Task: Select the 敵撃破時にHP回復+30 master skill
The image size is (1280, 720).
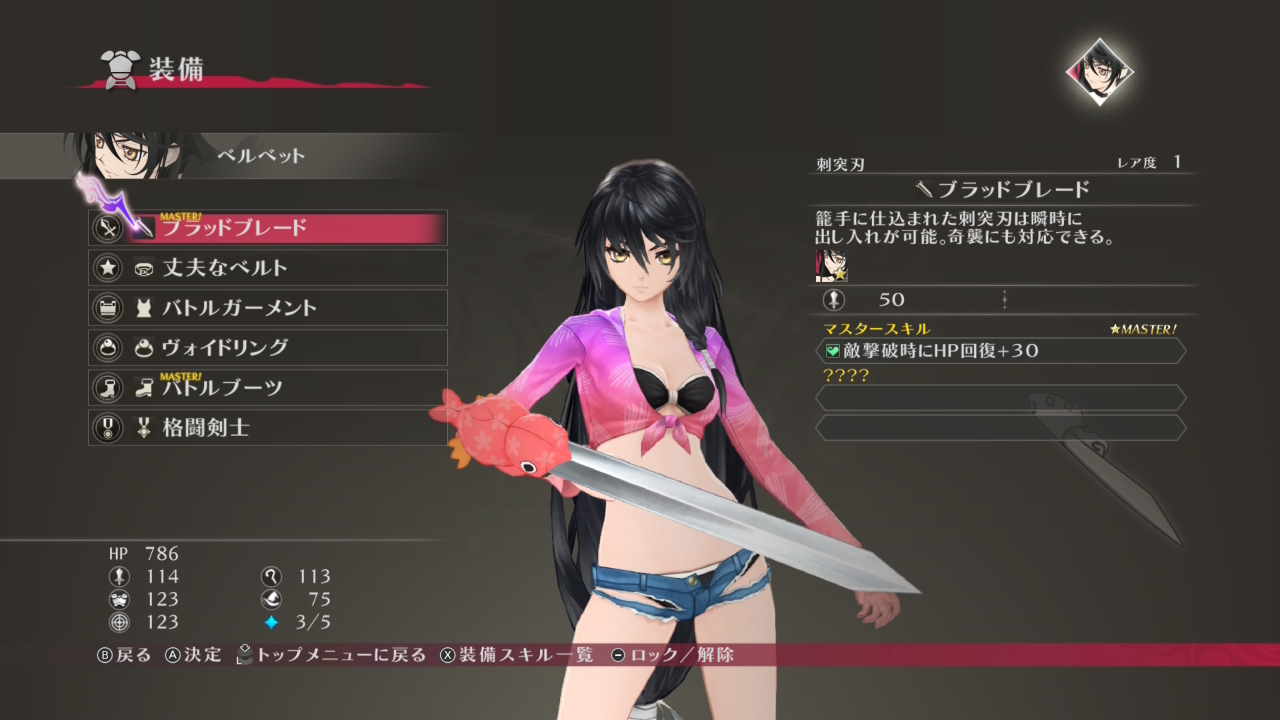Action: point(1000,351)
